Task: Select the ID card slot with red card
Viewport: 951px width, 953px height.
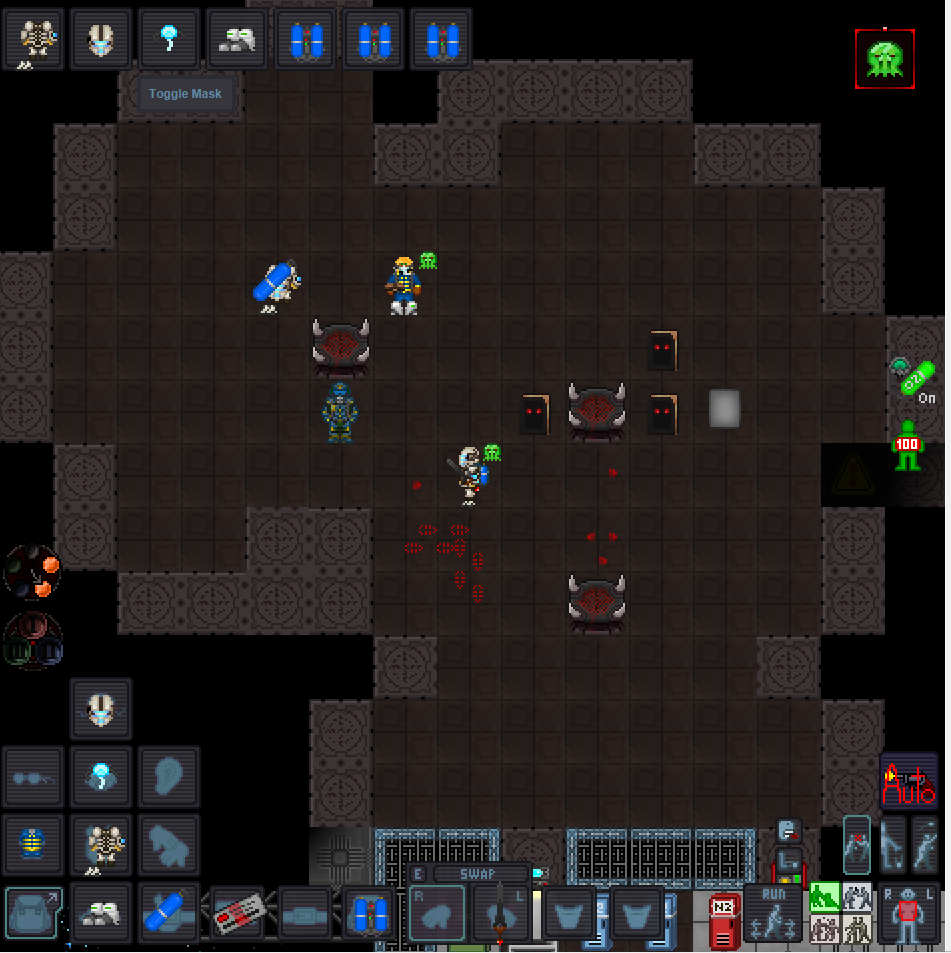Action: (x=238, y=913)
